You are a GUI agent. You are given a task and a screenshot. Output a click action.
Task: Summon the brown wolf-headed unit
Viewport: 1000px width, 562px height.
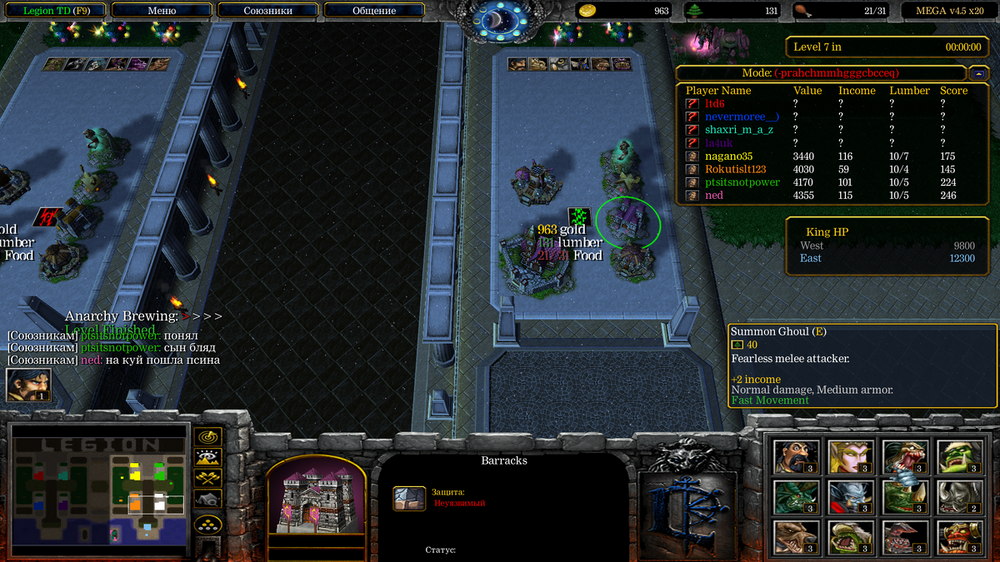pyautogui.click(x=796, y=537)
